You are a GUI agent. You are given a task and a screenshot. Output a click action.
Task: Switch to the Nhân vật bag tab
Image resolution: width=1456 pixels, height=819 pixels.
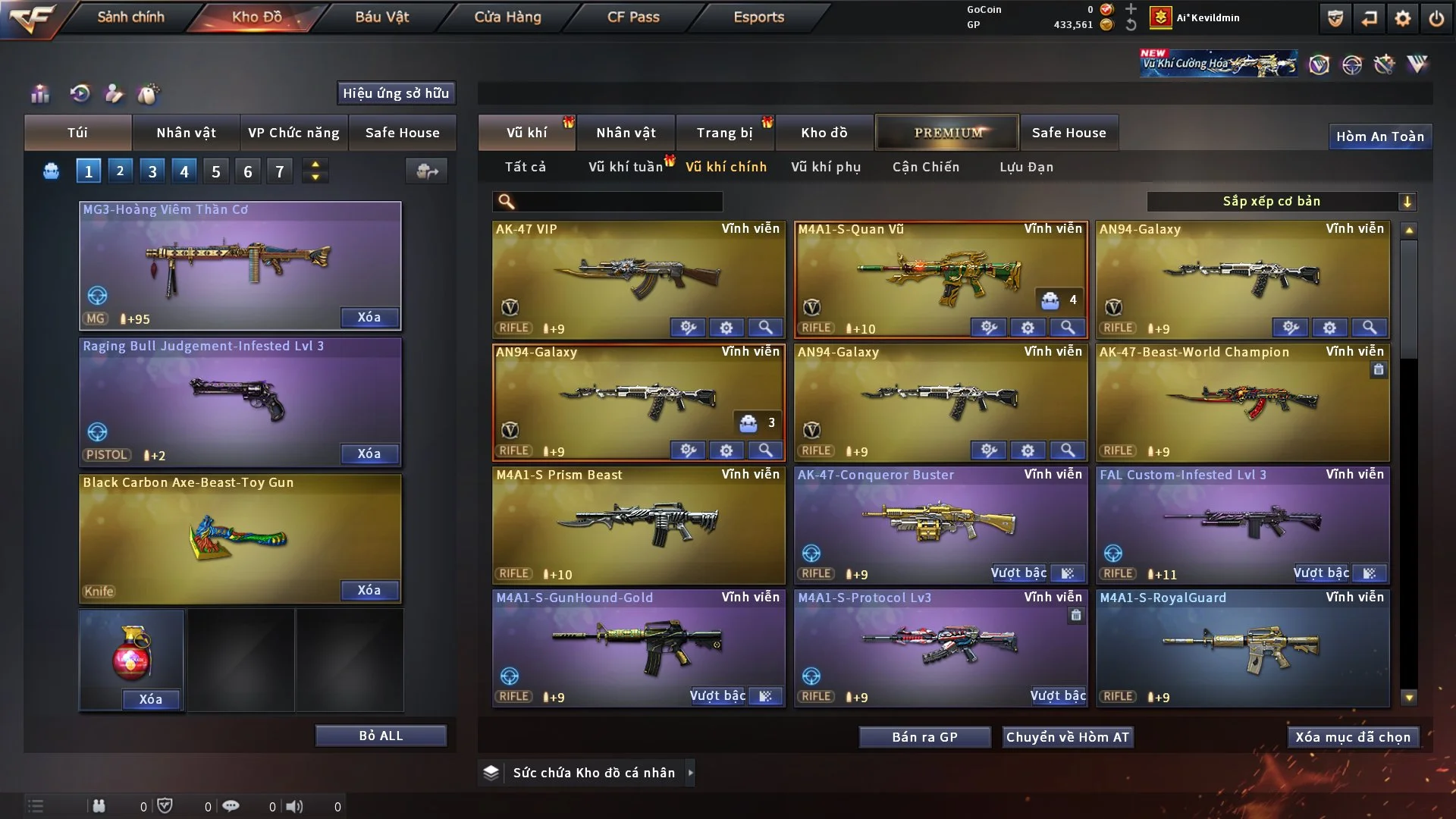coord(186,133)
